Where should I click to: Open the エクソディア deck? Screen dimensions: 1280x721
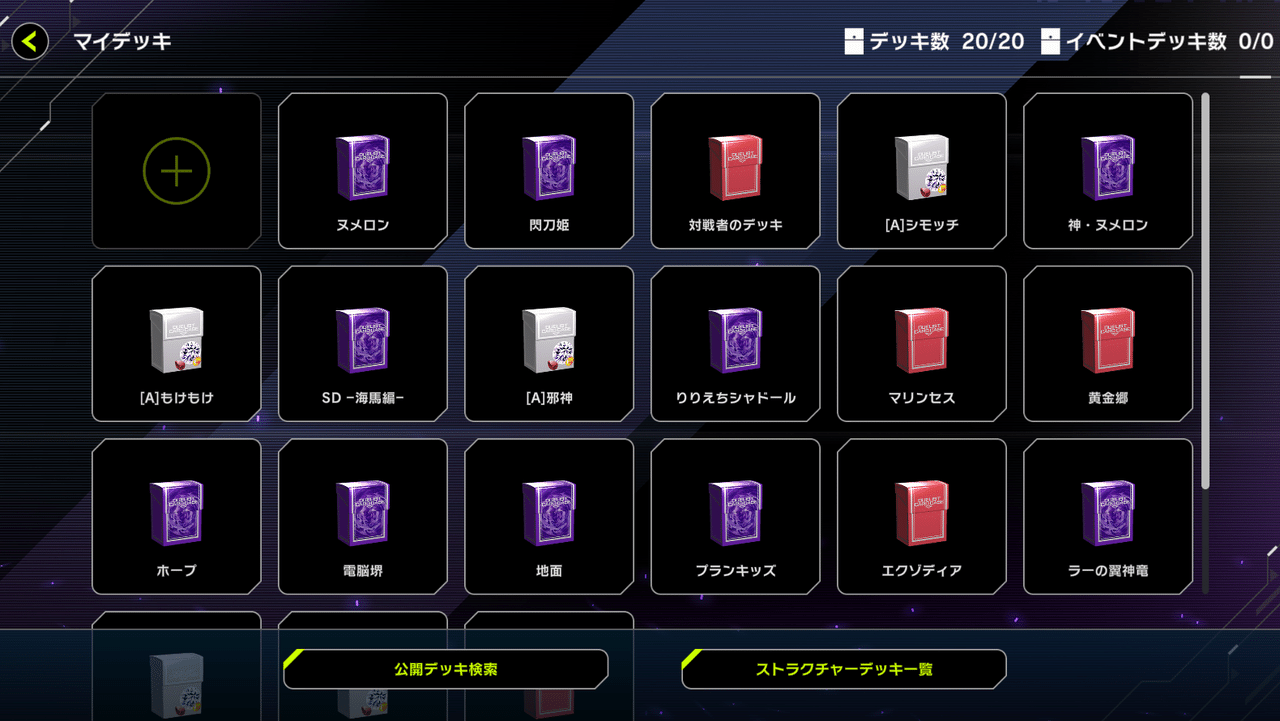(x=921, y=516)
